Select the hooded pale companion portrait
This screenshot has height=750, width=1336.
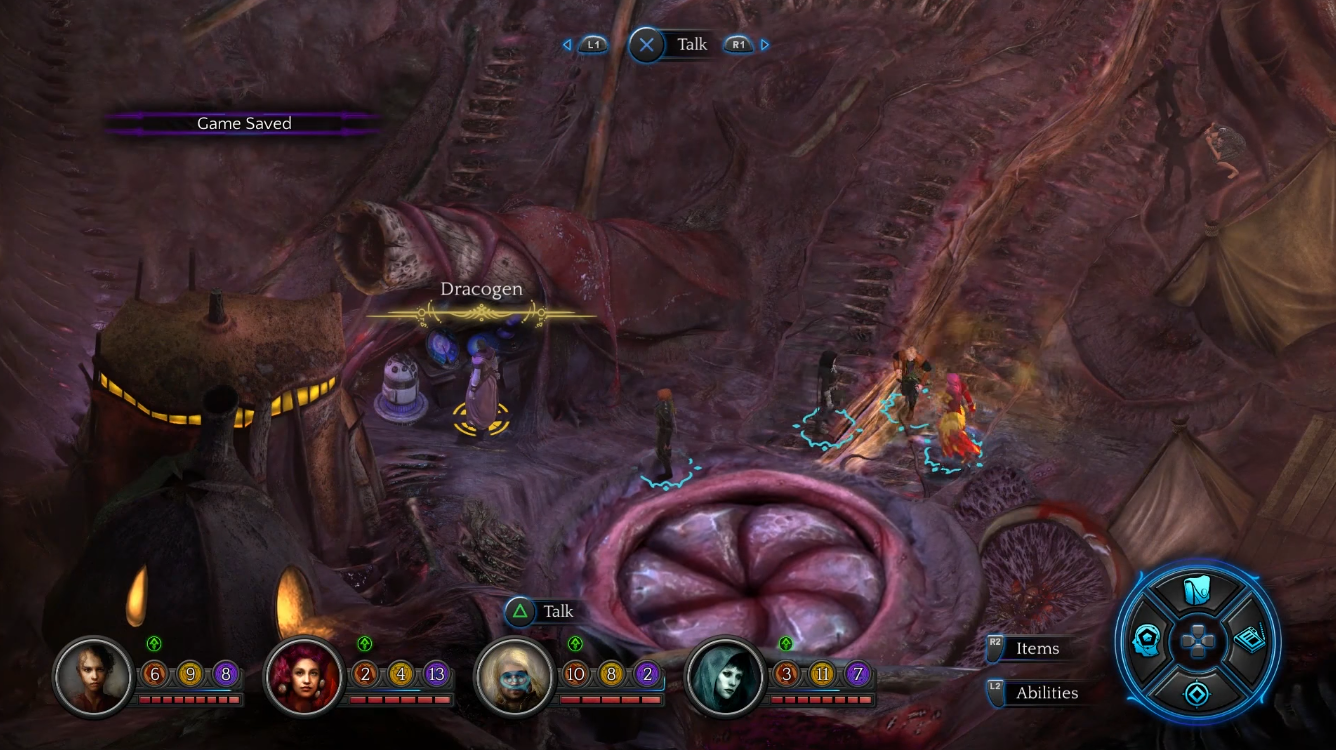(x=725, y=677)
